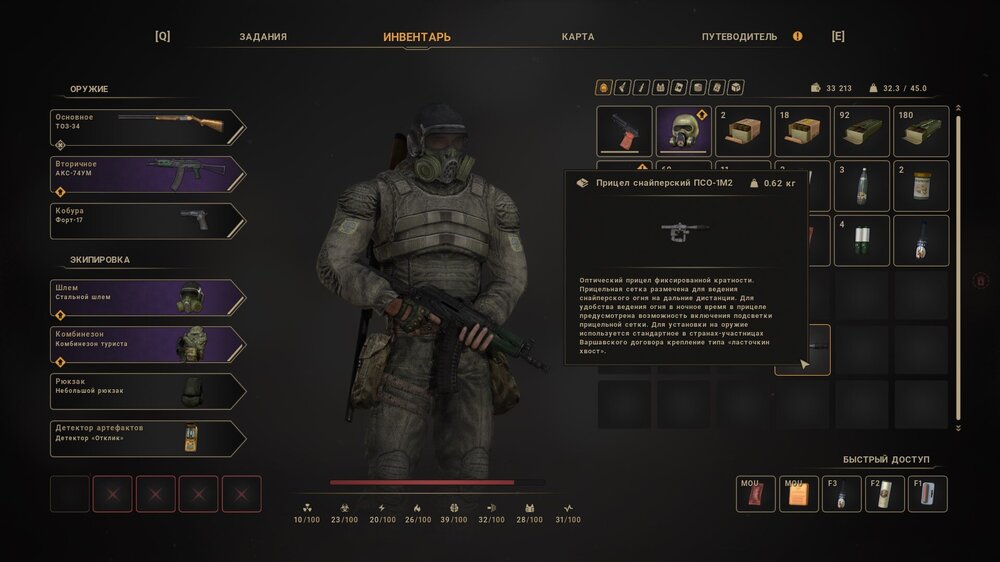Open the Задания (quests) tab
1000x562 pixels.
(263, 37)
